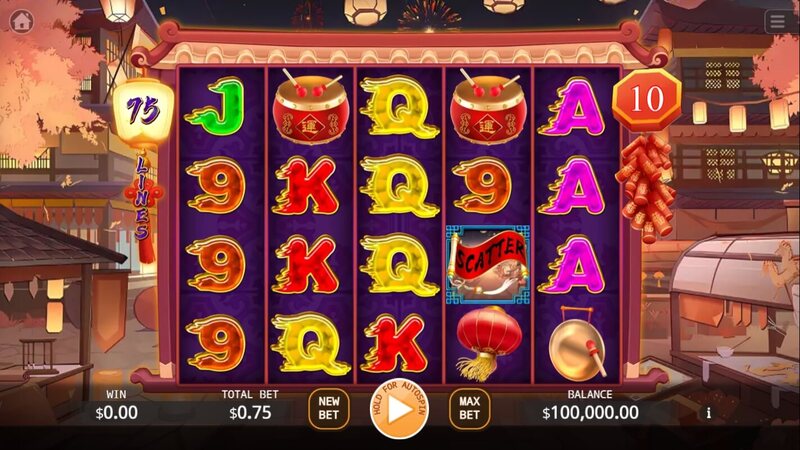Open the hamburger menu

pos(777,20)
